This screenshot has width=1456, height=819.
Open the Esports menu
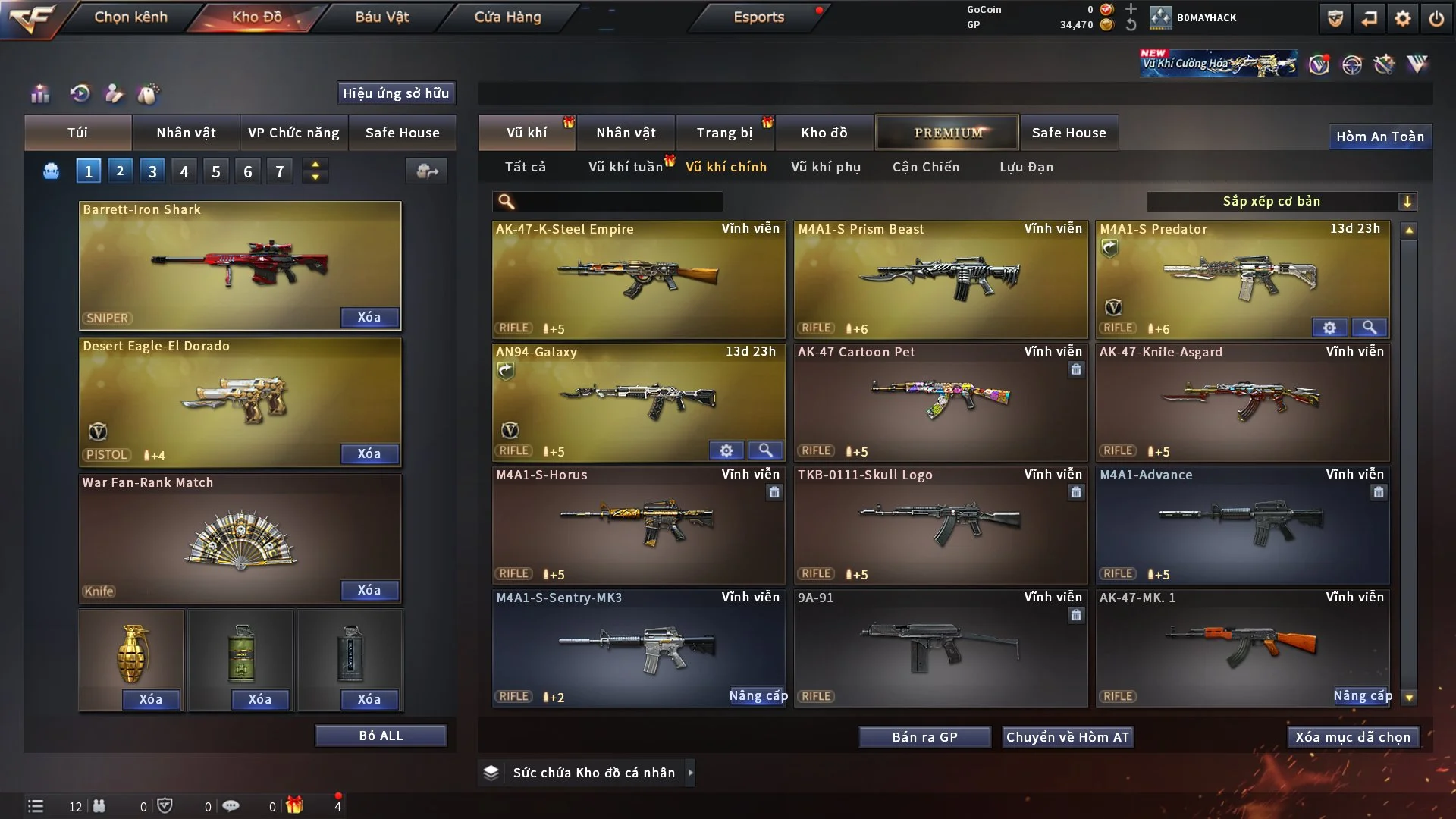pos(758,17)
